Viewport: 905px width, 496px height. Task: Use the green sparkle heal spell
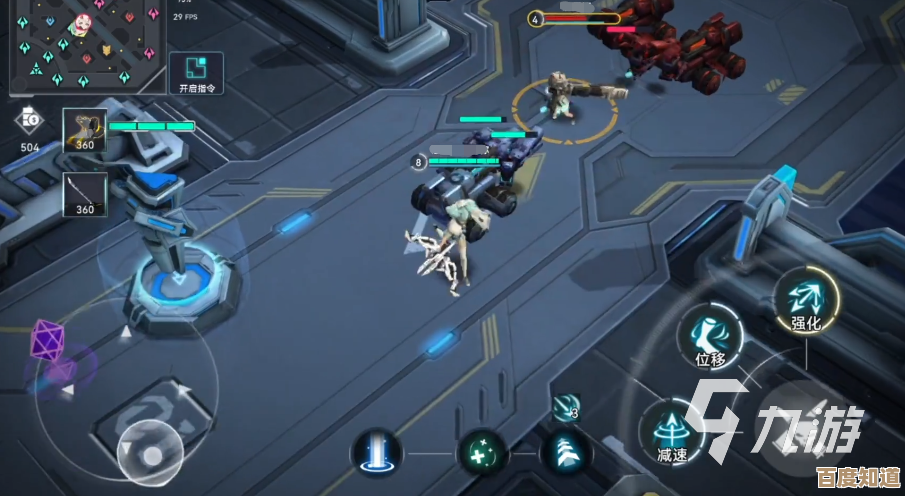pyautogui.click(x=483, y=452)
